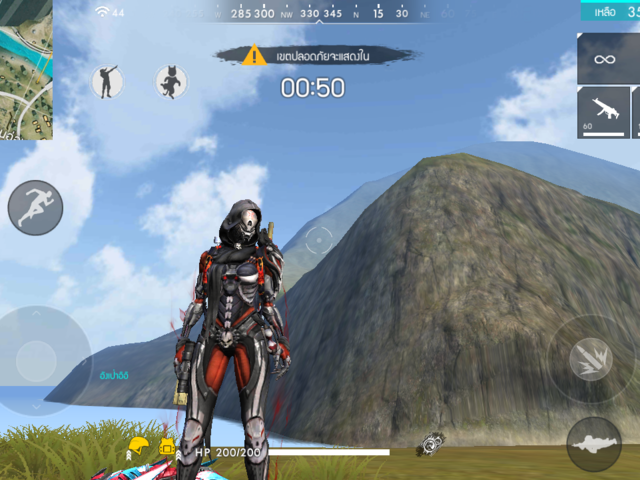
Task: Fire weapon with the bullet button
Action: tap(591, 359)
